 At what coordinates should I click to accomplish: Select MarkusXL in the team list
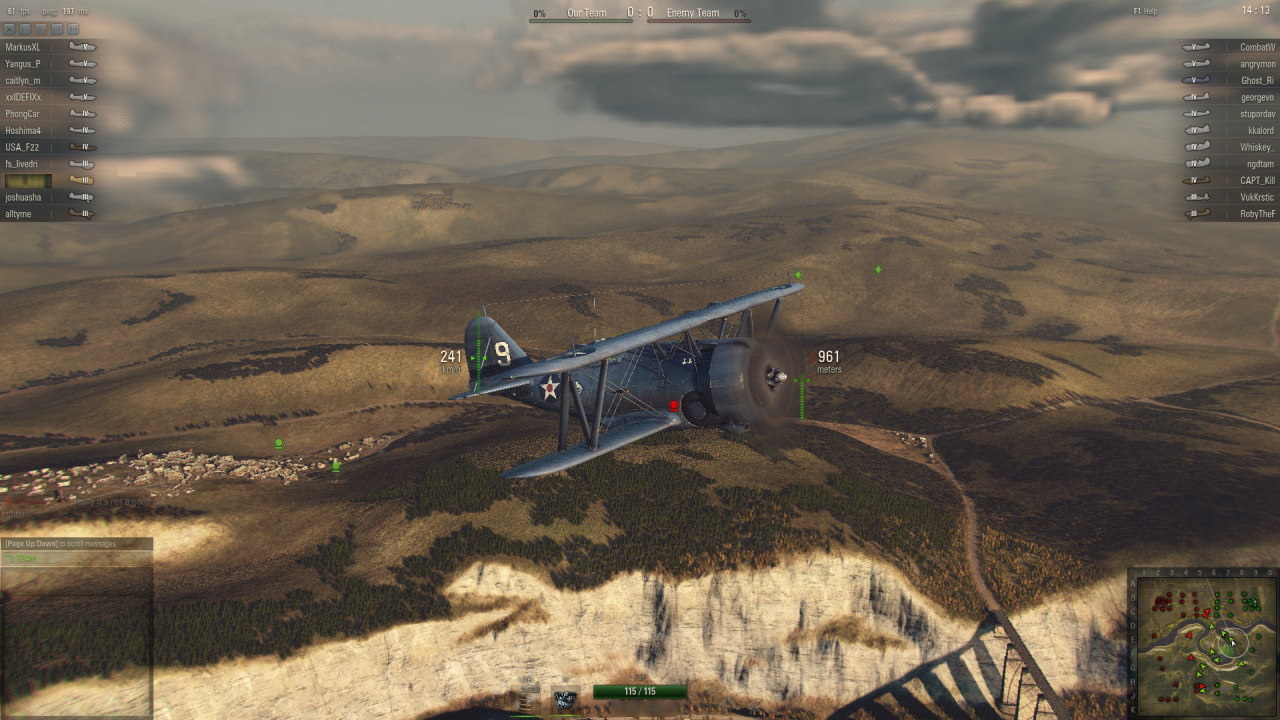click(24, 47)
